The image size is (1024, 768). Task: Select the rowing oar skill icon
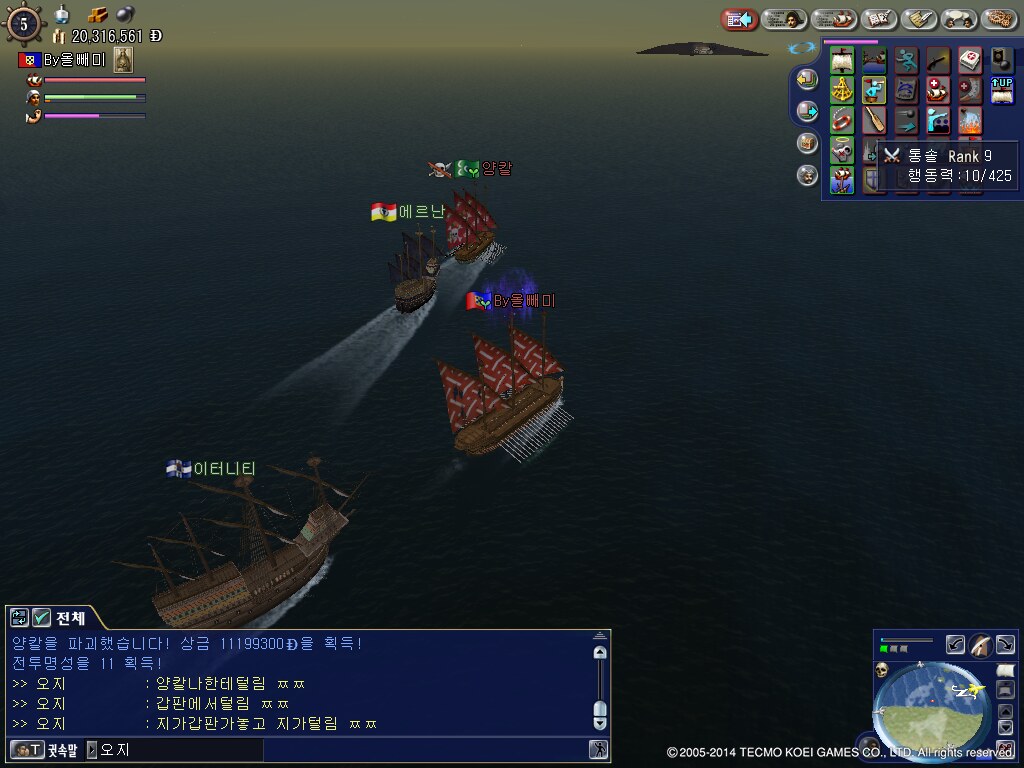(874, 121)
